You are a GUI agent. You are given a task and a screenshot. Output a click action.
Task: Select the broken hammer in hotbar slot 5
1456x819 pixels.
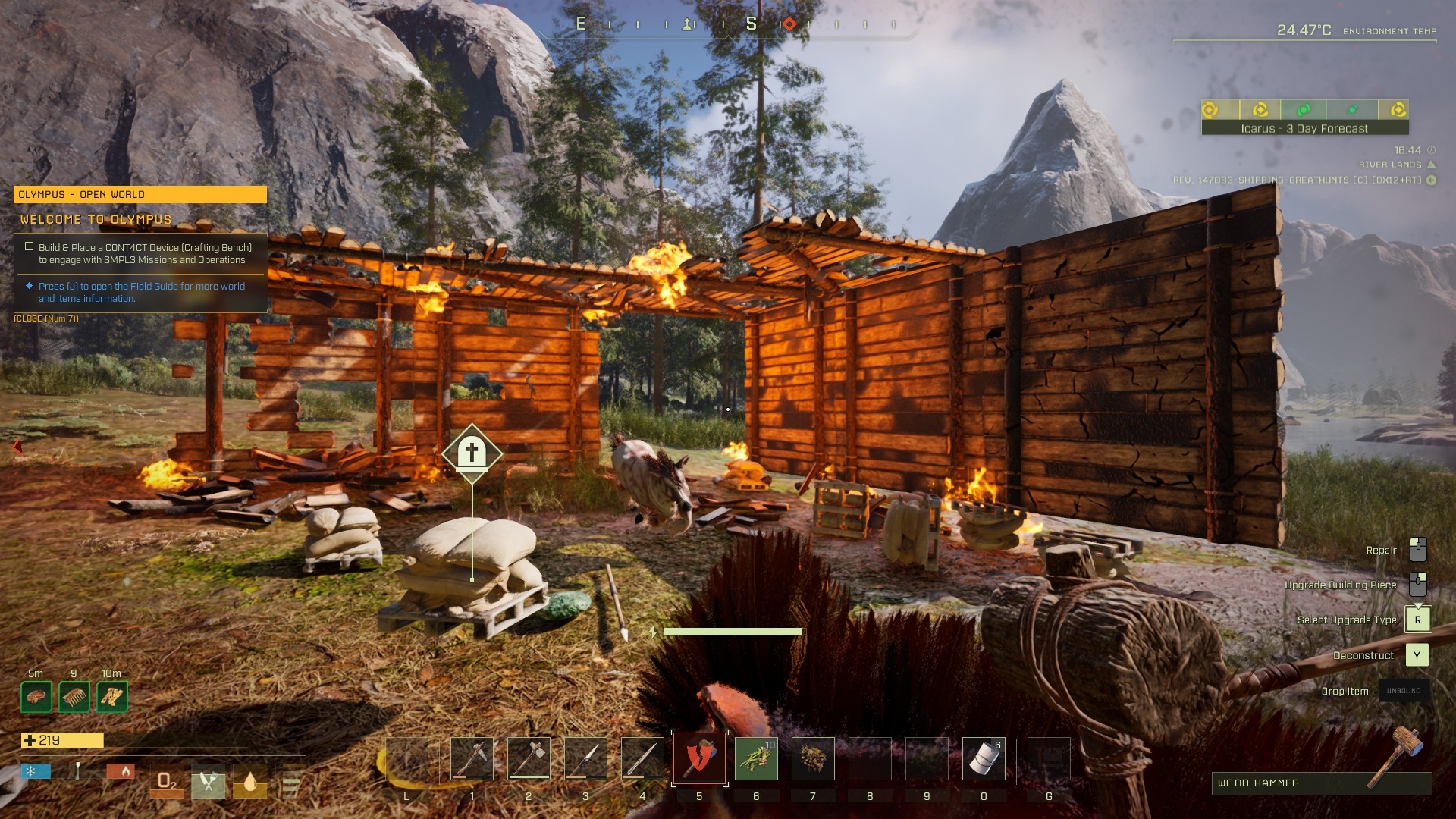(699, 758)
